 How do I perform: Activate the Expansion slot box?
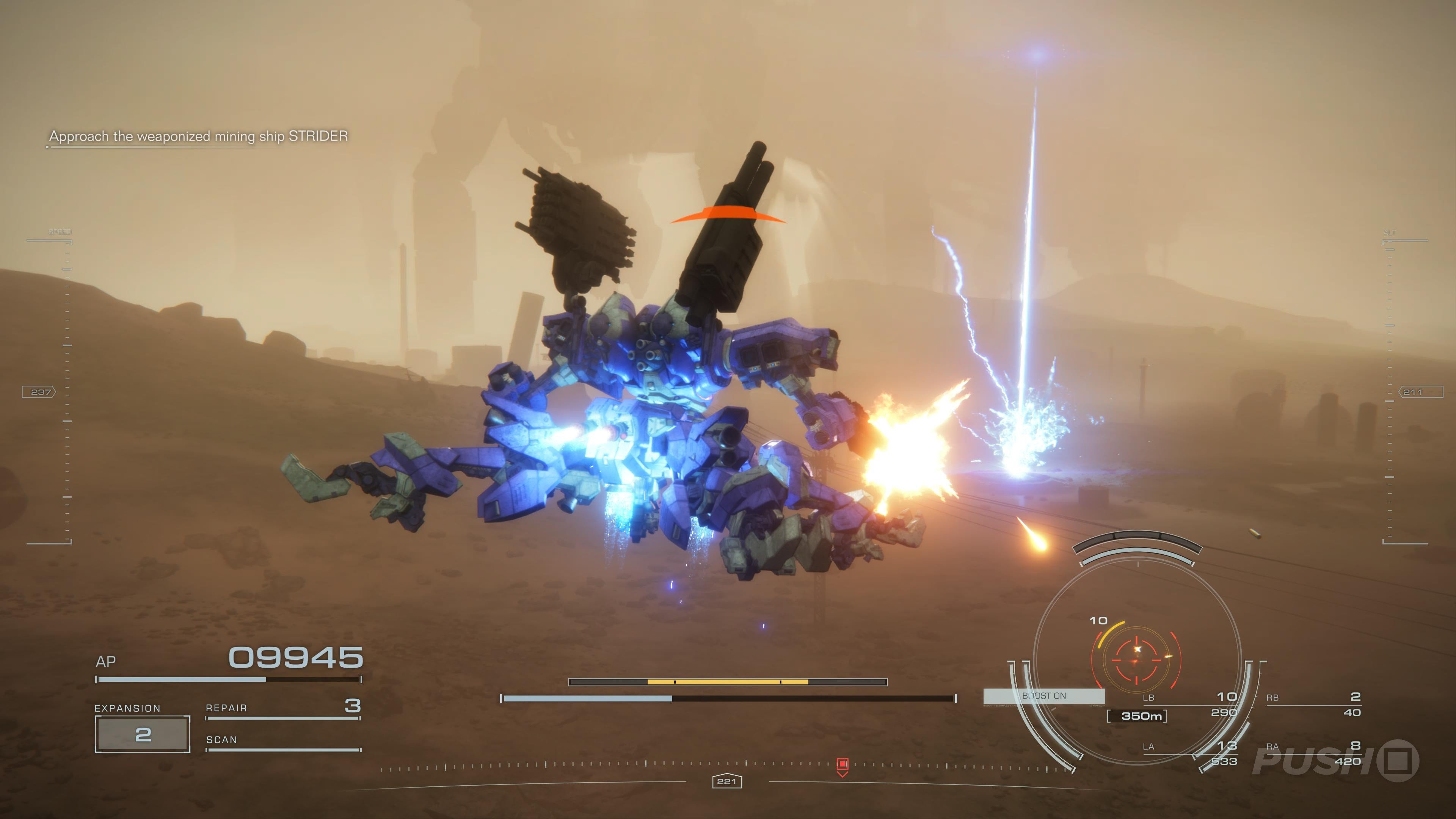tap(143, 734)
